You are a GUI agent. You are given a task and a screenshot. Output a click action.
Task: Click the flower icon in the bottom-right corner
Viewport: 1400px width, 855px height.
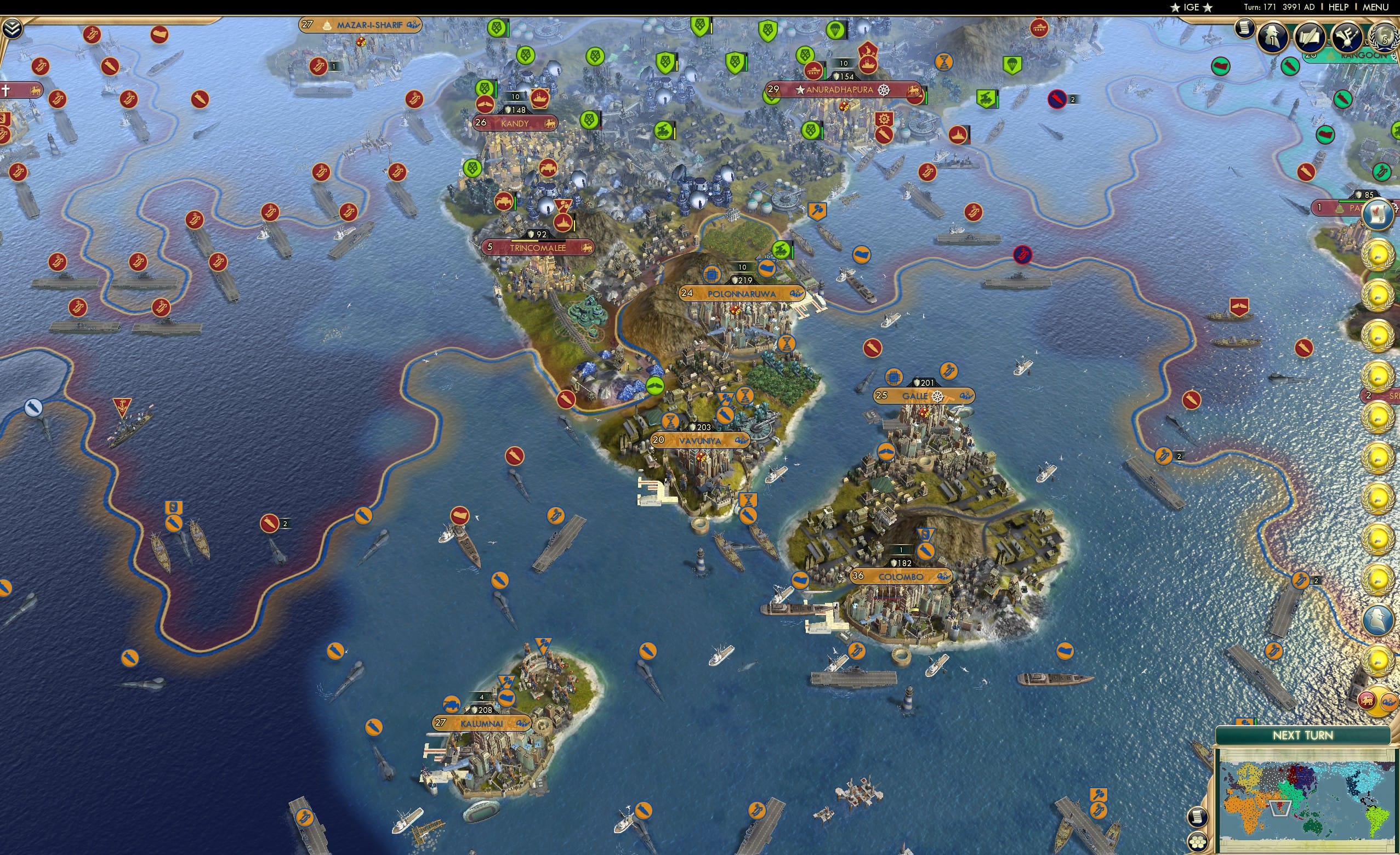tap(1198, 842)
